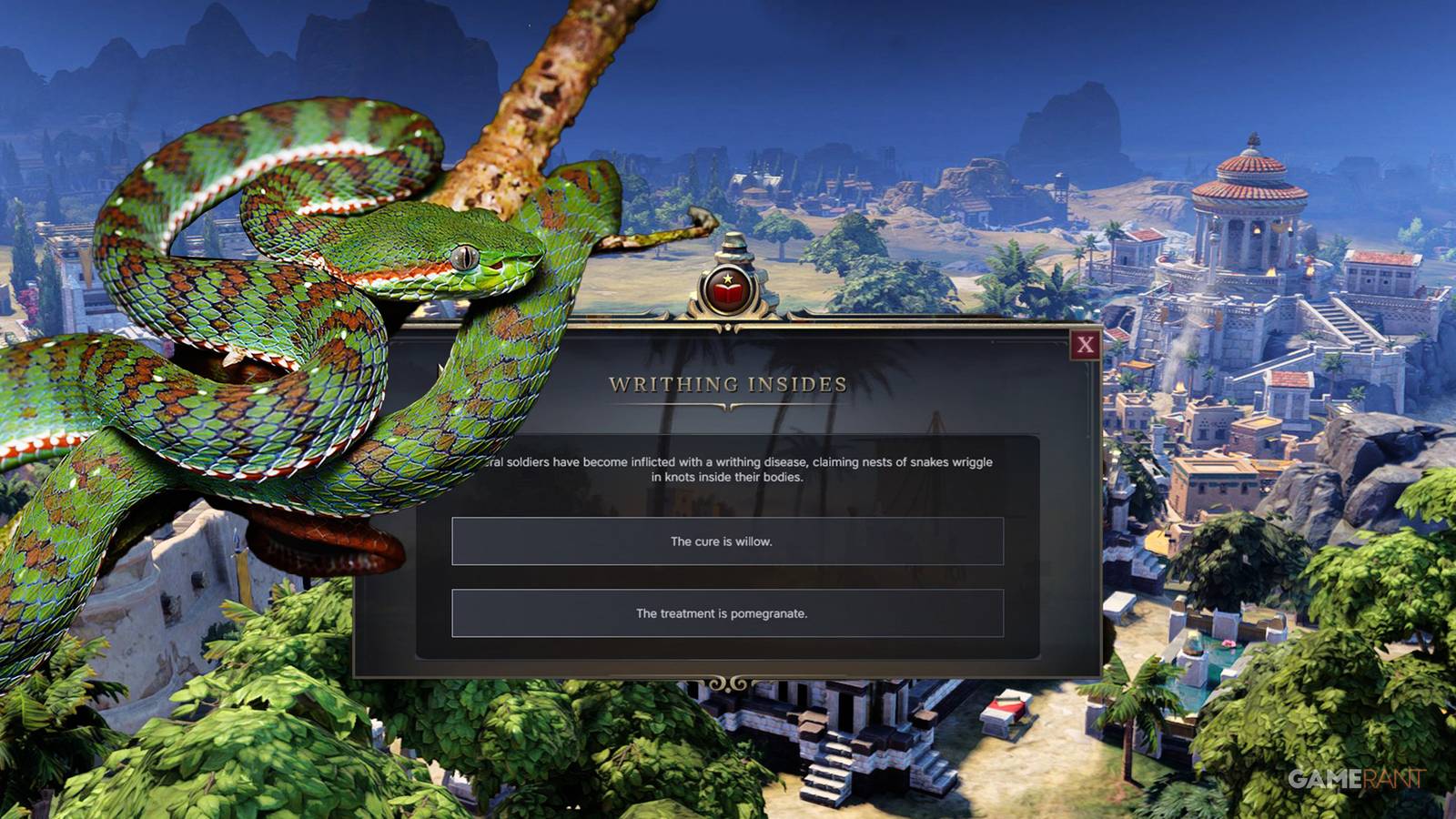Dismiss the Writhing Insides event with the X

1085,343
